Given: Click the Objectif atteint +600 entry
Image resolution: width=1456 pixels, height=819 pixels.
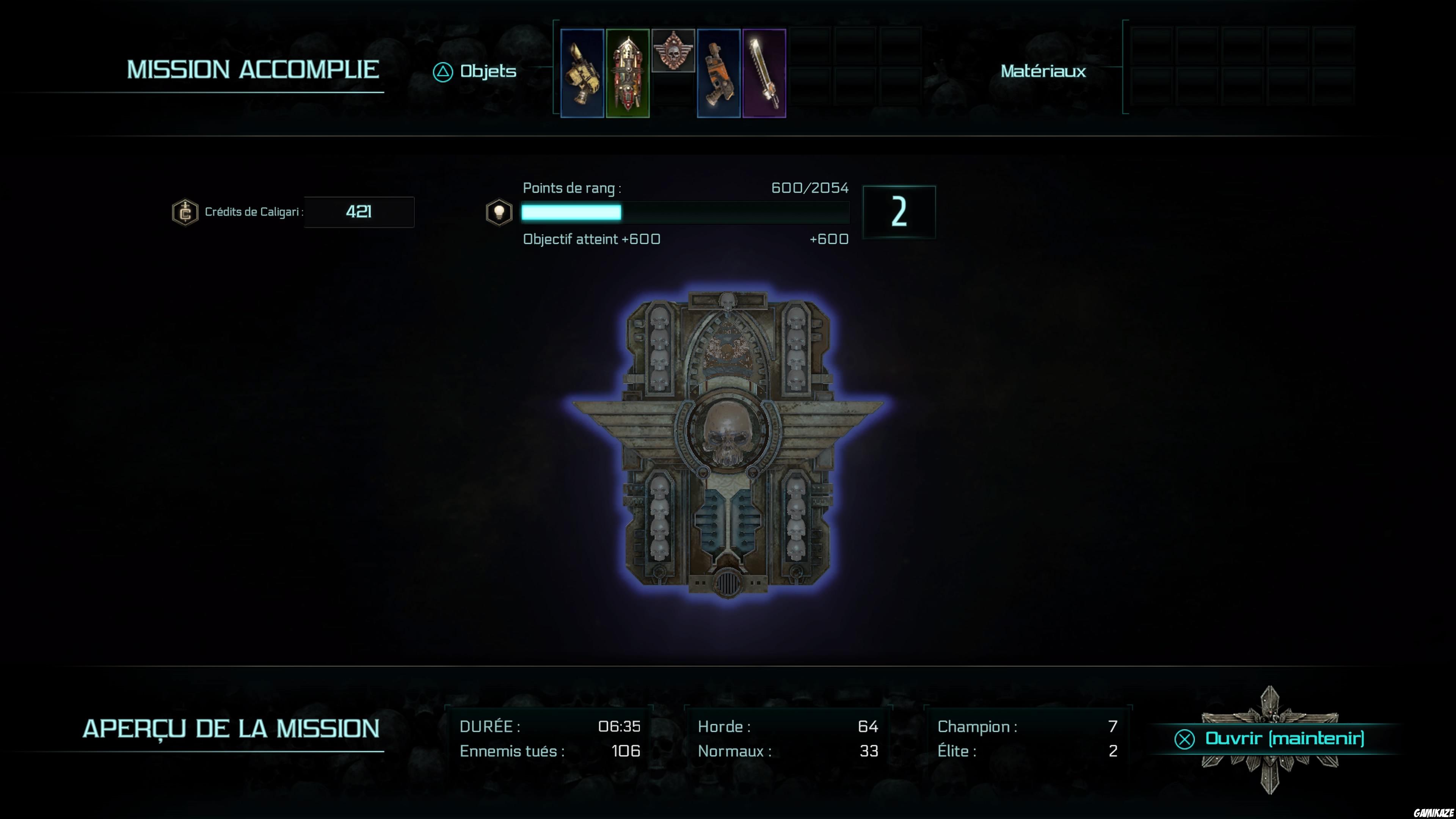Looking at the screenshot, I should pos(591,239).
